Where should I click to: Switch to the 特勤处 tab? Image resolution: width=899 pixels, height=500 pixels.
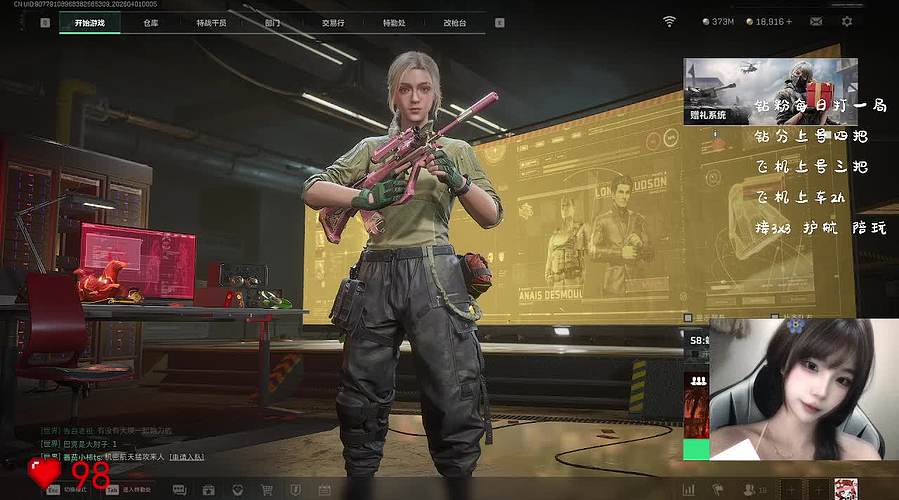394,21
